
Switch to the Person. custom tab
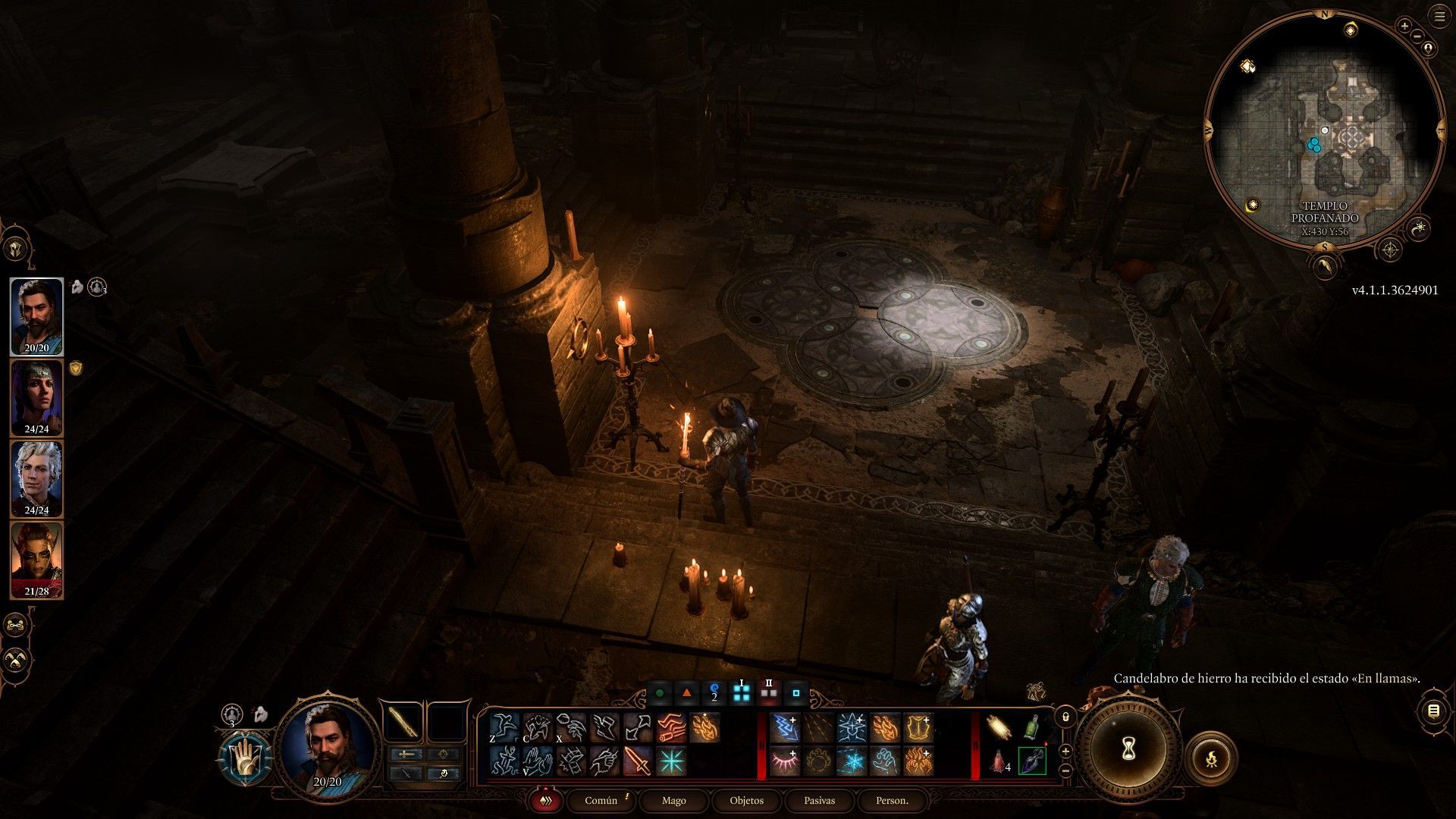[x=892, y=801]
